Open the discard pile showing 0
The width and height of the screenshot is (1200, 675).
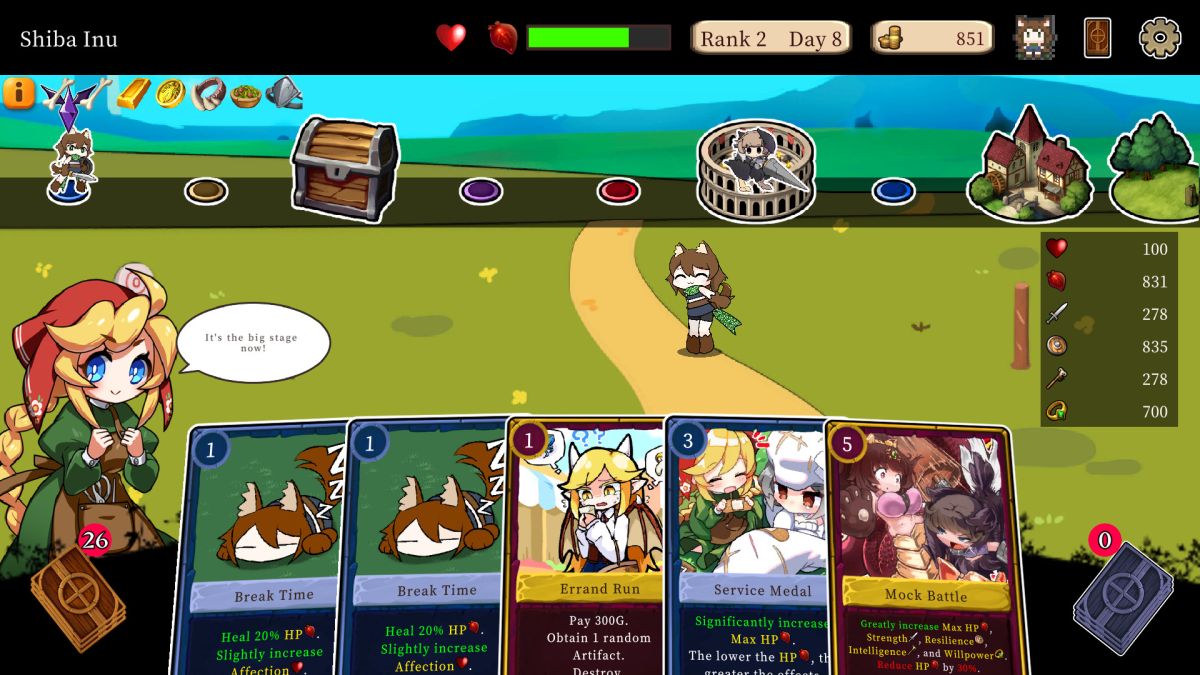click(1122, 597)
